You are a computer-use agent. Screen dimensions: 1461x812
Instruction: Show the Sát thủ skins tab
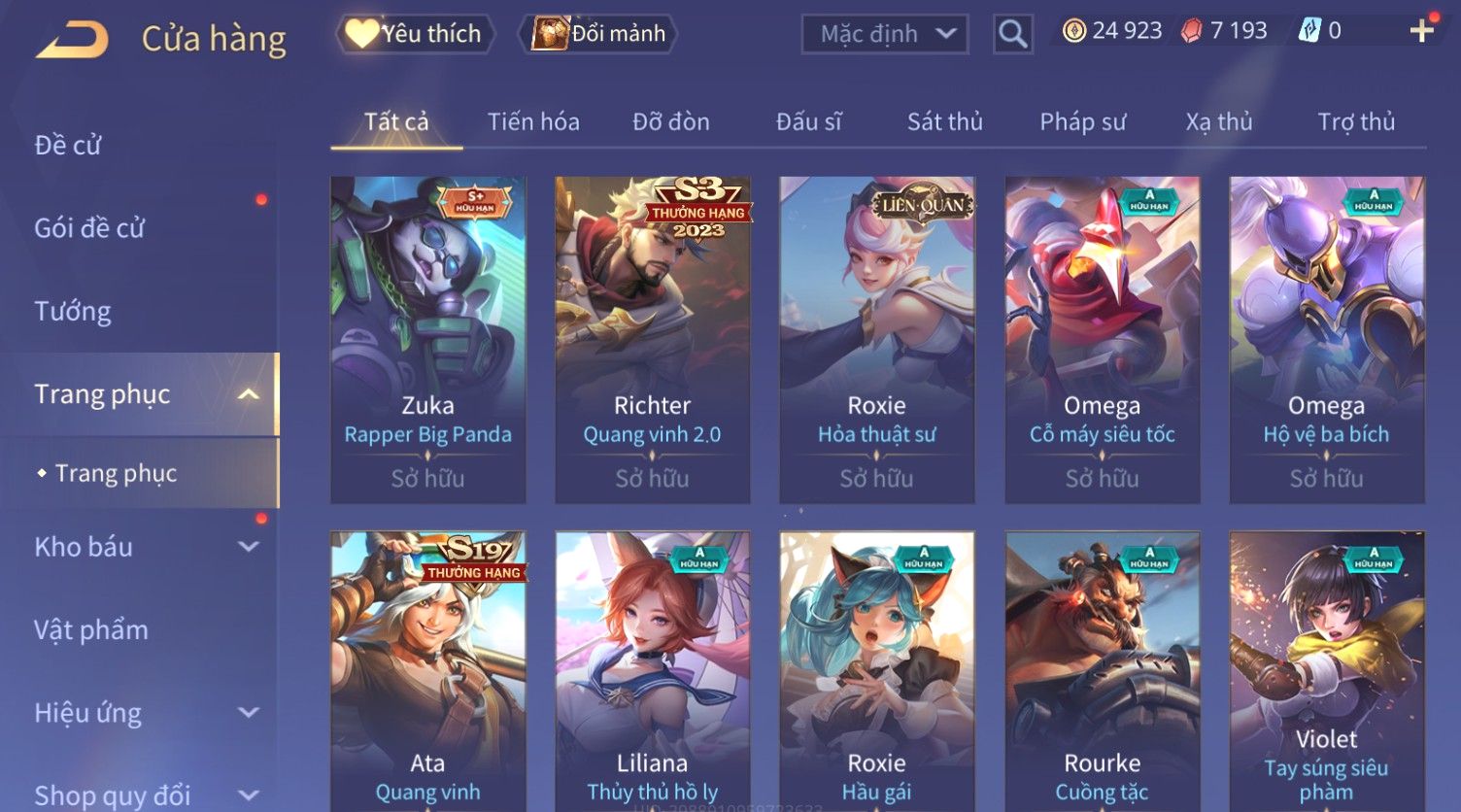944,122
